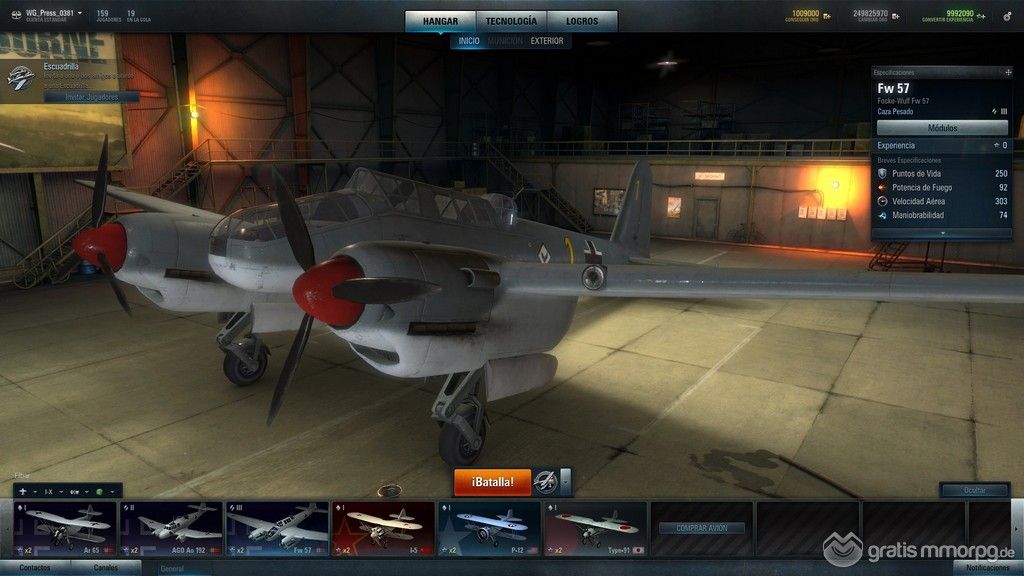Pick the I-5 Soviet aircraft
Screen dimensions: 1024x576
coord(383,528)
